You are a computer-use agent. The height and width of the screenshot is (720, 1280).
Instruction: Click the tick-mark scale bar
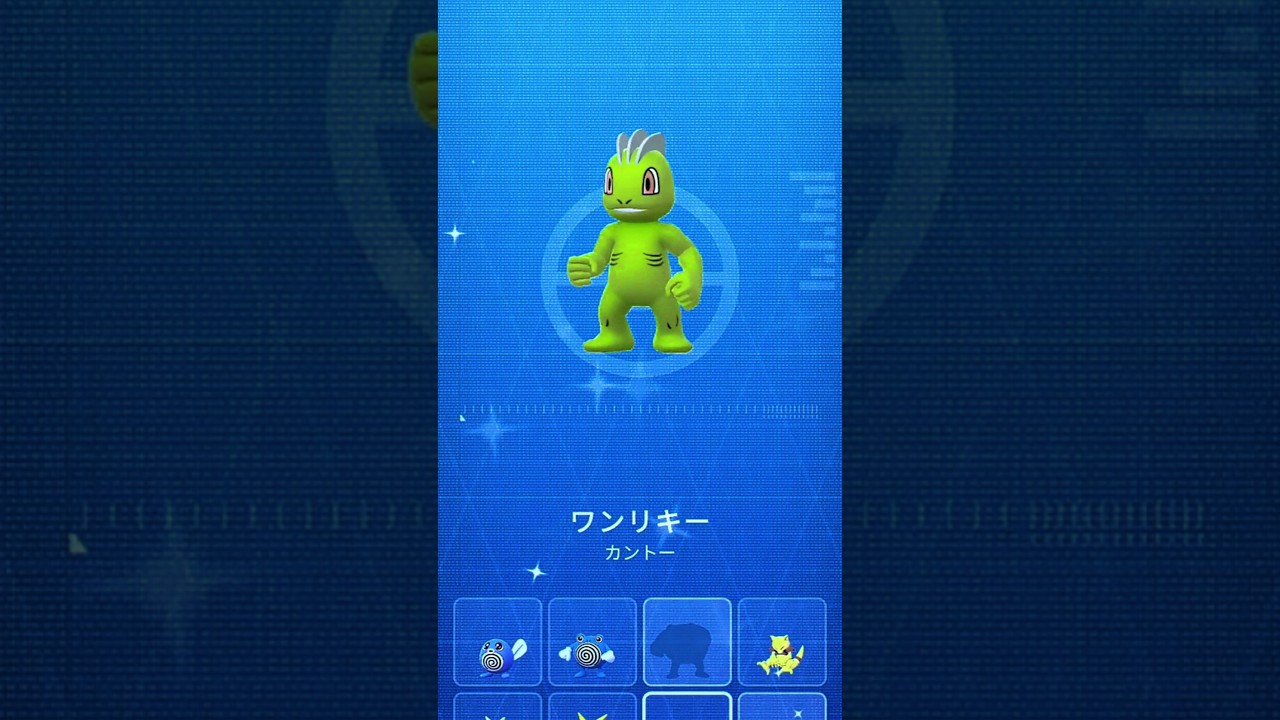[640, 410]
